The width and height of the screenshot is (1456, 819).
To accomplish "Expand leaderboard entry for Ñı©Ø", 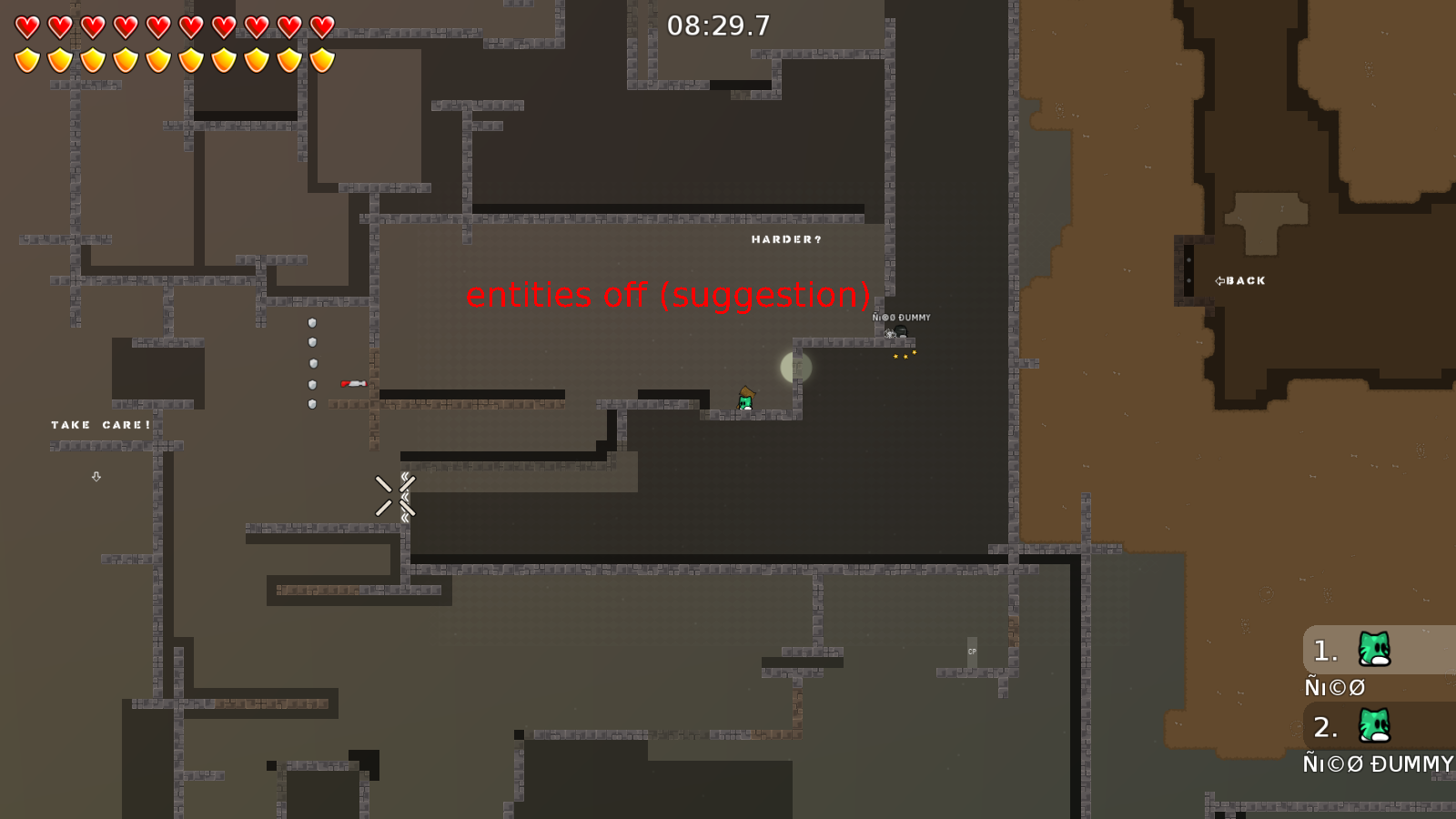I will point(1334,687).
